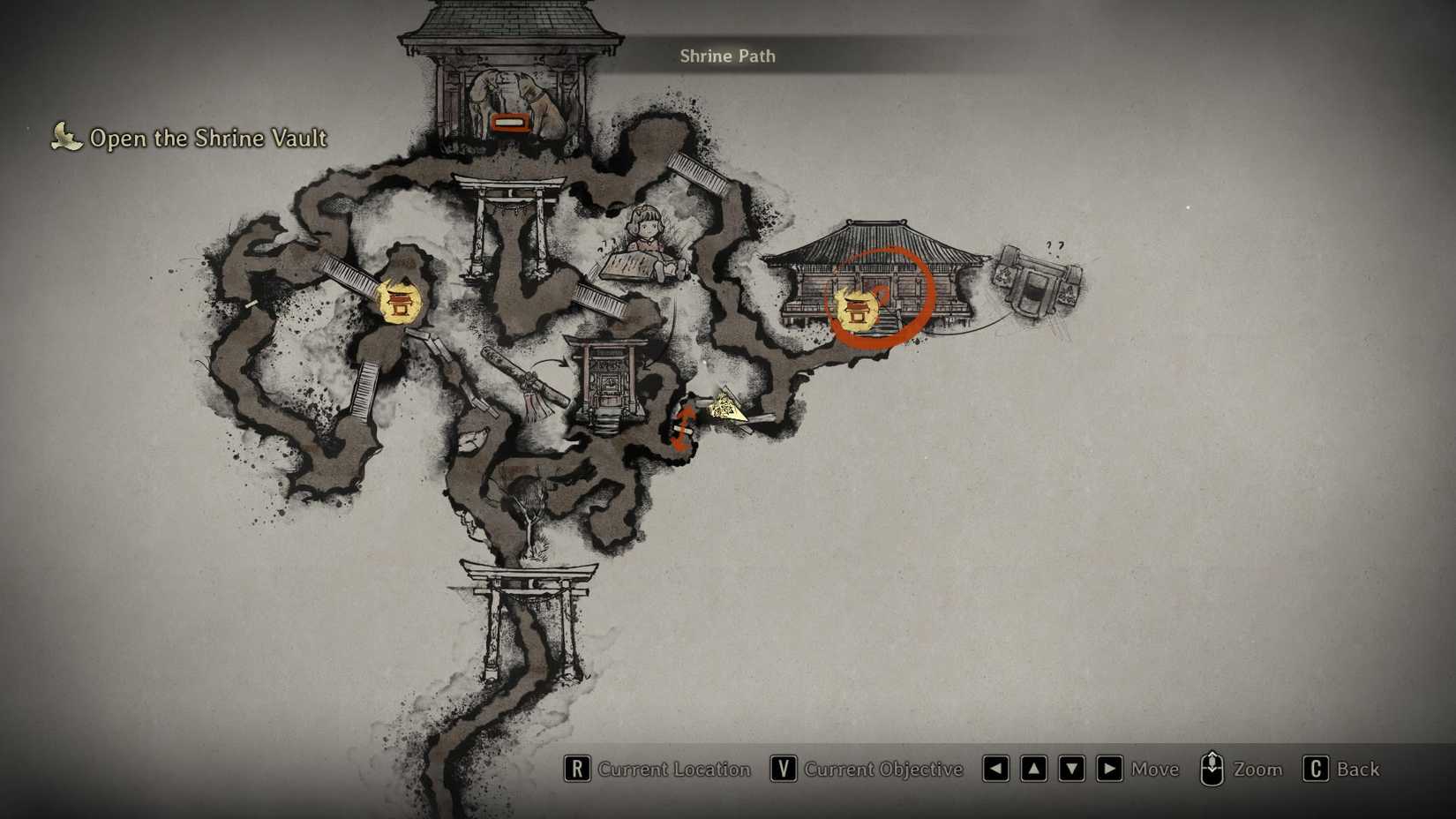The height and width of the screenshot is (819, 1456).
Task: Click the right arrow Move control
Action: pyautogui.click(x=1108, y=769)
